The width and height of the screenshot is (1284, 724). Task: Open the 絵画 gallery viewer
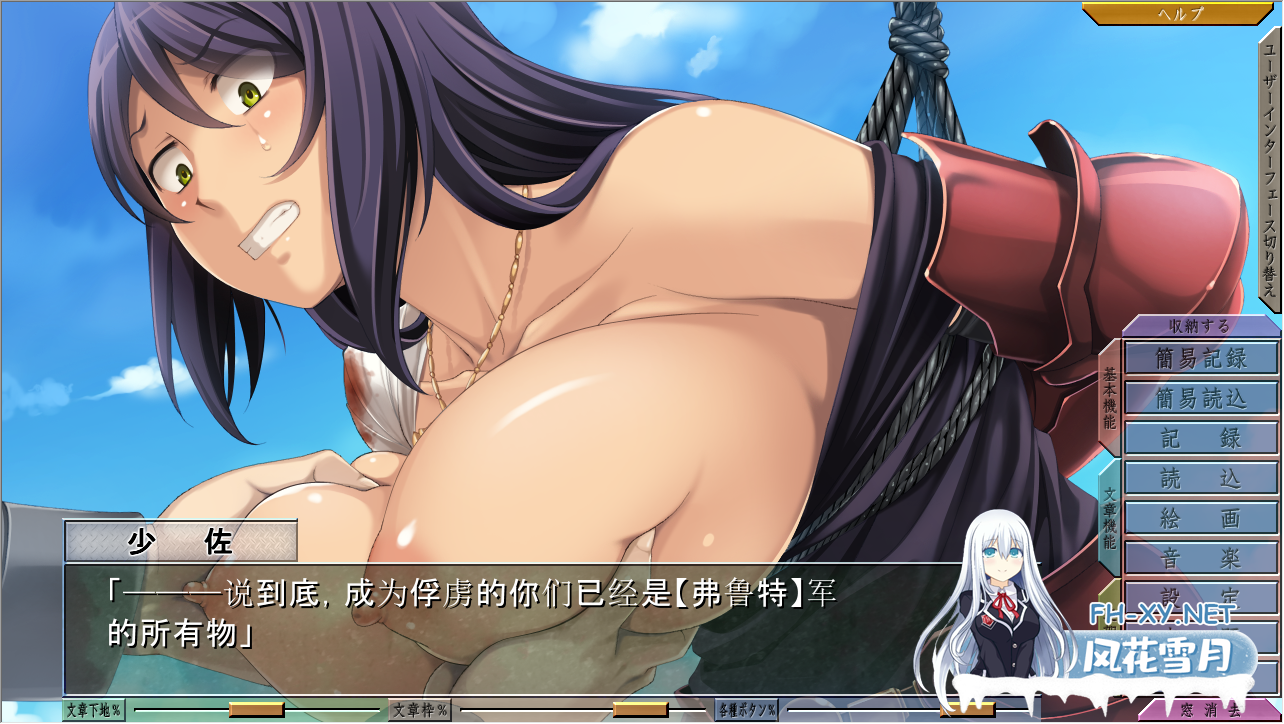(1199, 518)
